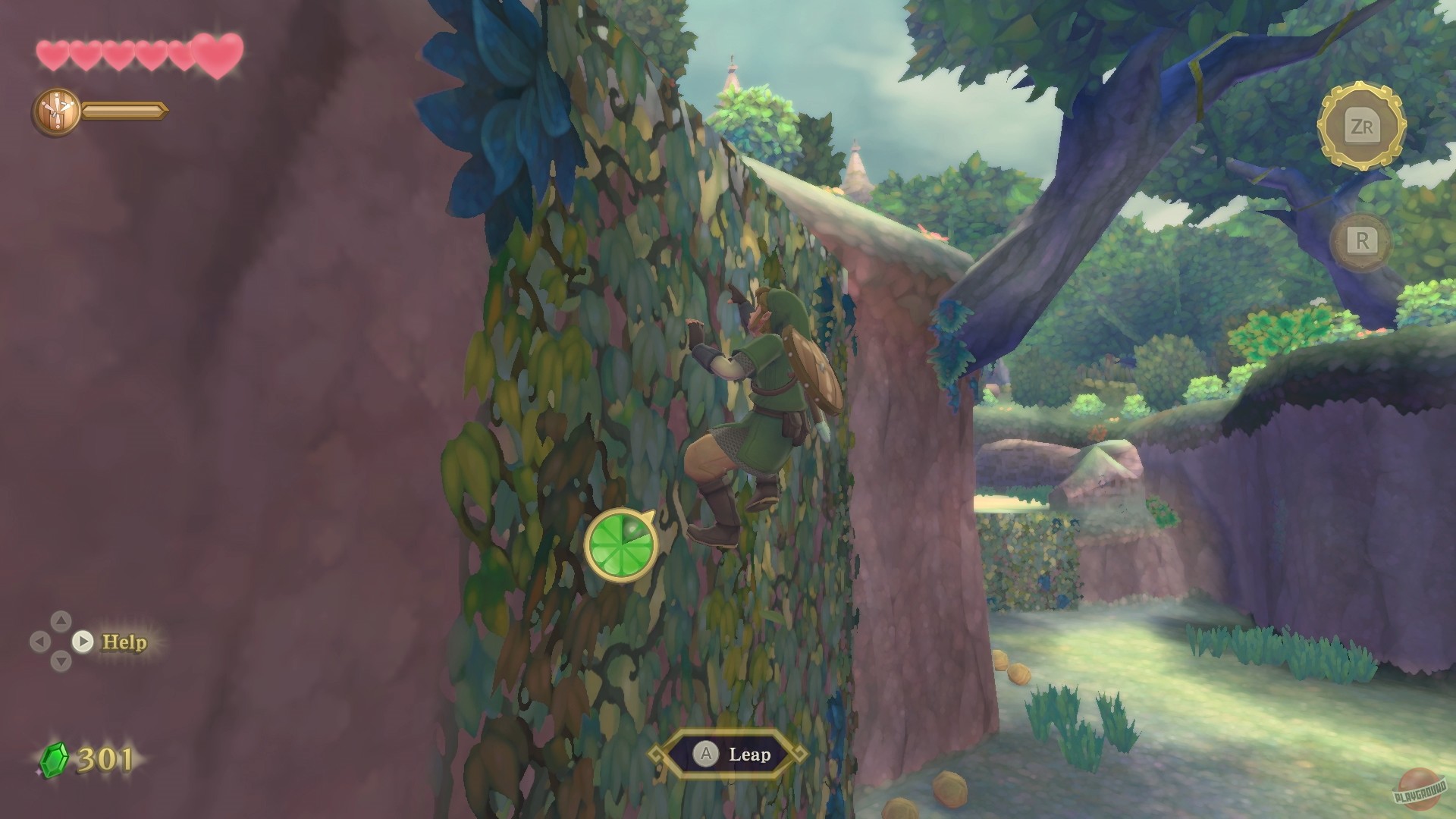Click the R button indicator

(x=1363, y=241)
